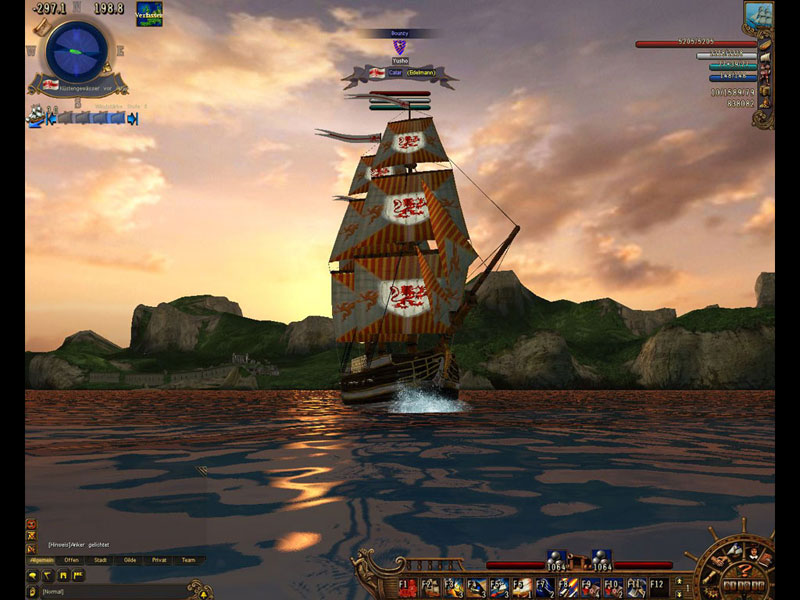Image resolution: width=800 pixels, height=600 pixels.
Task: Click the ship icon in the top corner
Action: tap(759, 15)
